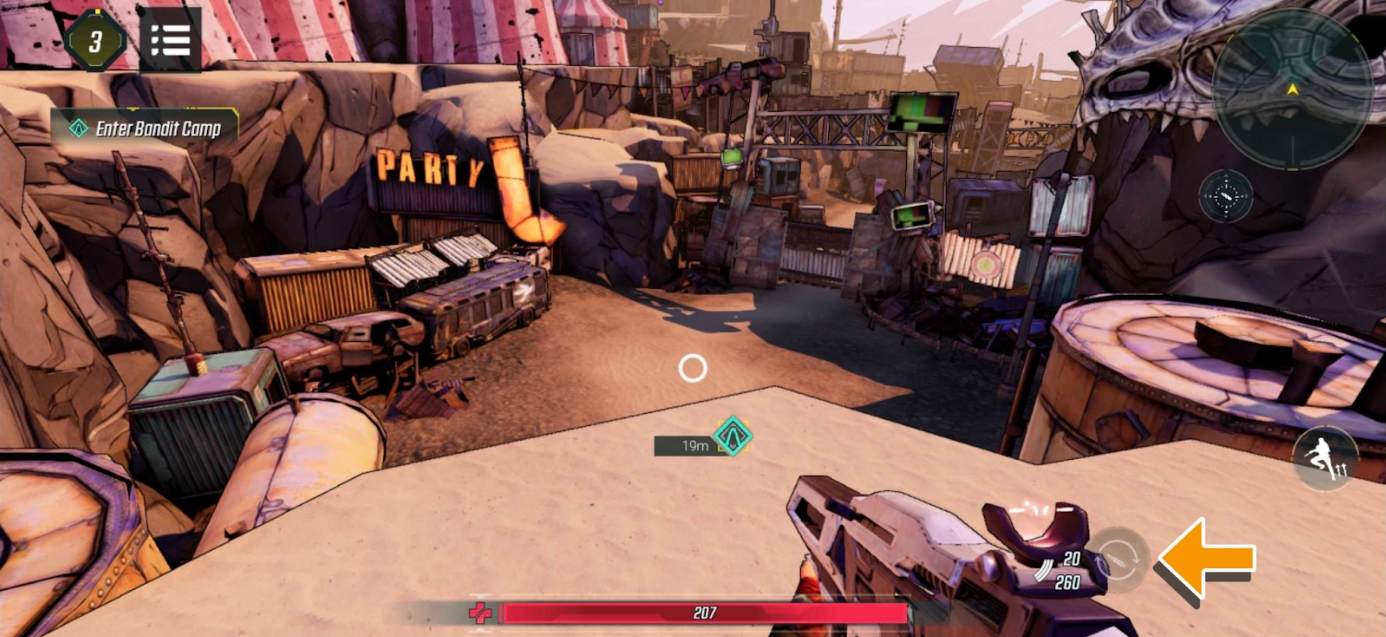Activate the jump button
This screenshot has height=637, width=1386.
(x=1325, y=459)
